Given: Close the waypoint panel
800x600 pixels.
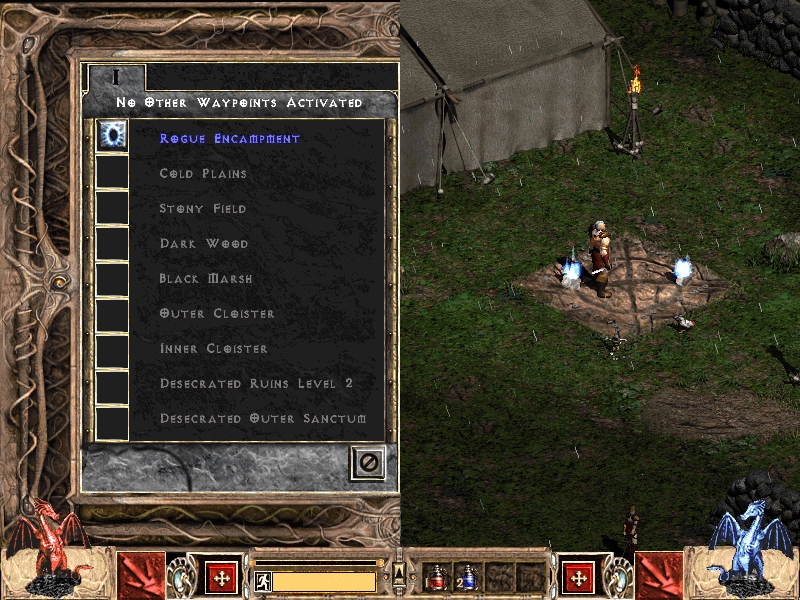Looking at the screenshot, I should [x=367, y=462].
